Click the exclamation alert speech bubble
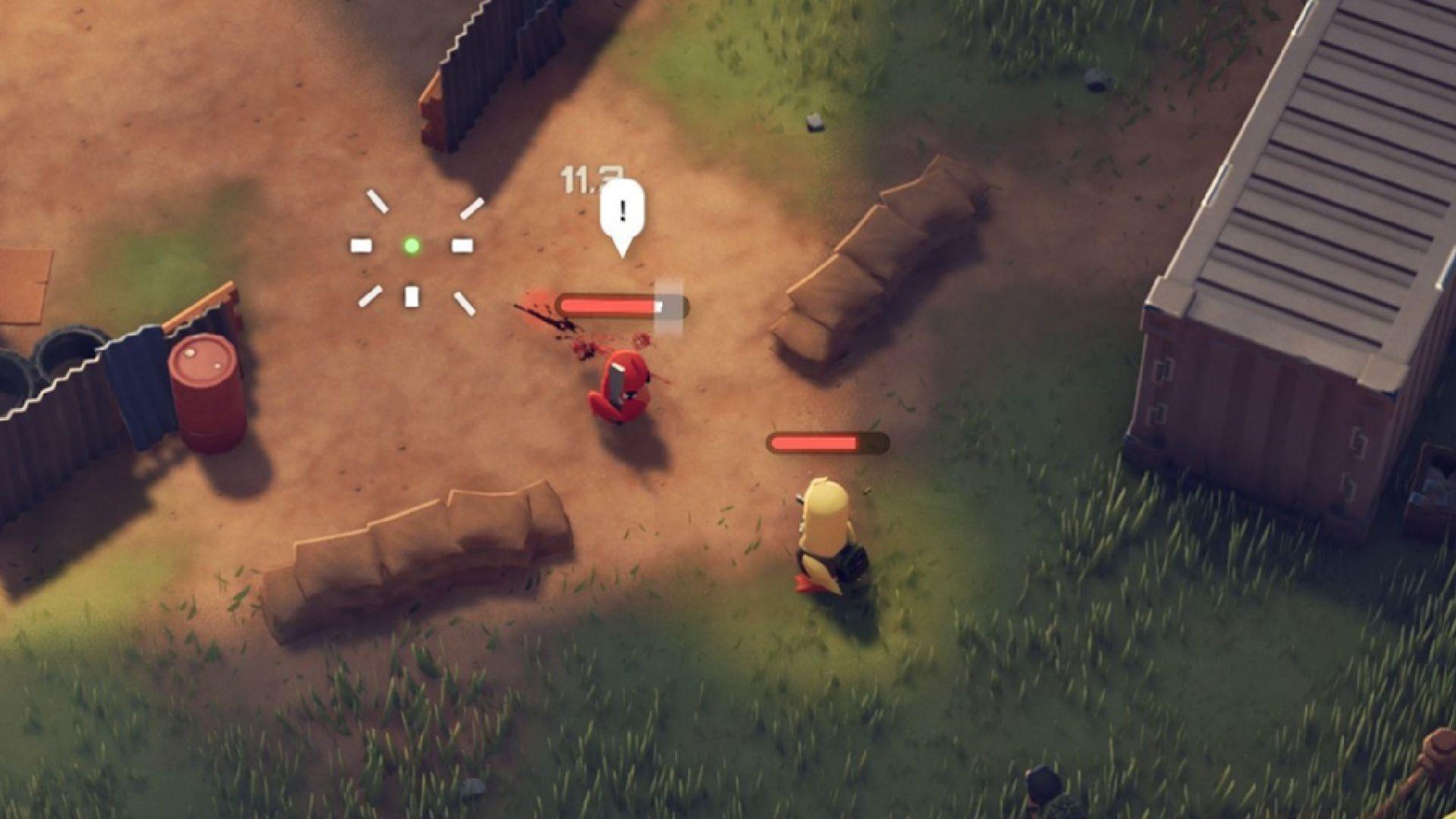 click(622, 206)
